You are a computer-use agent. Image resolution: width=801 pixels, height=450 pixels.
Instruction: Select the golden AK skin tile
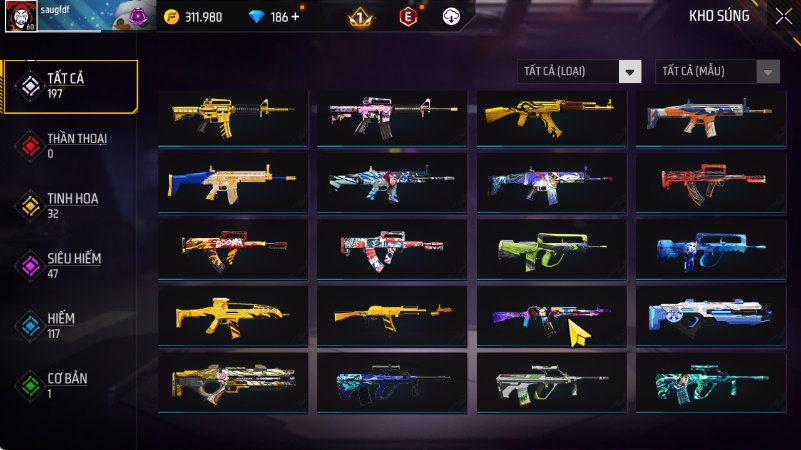click(550, 116)
